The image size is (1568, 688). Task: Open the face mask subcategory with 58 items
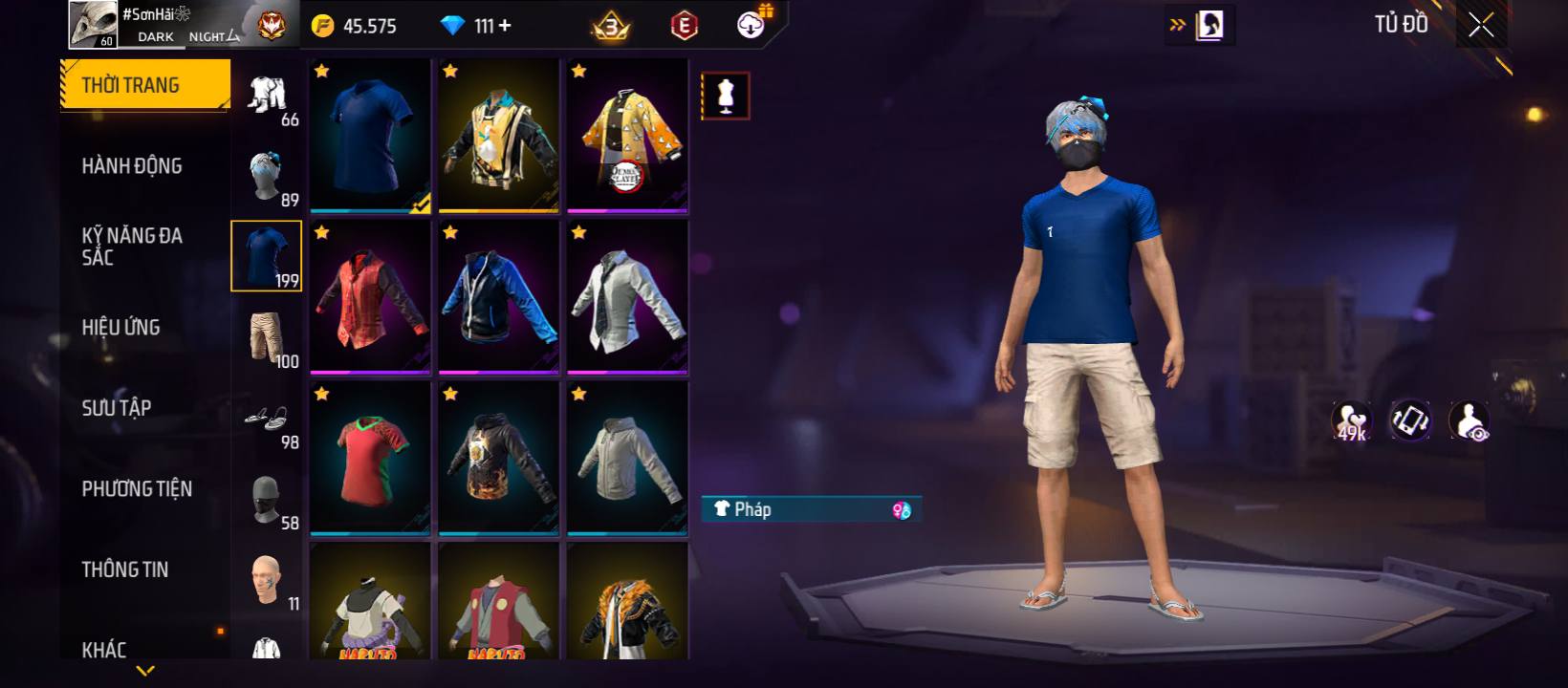pos(267,499)
